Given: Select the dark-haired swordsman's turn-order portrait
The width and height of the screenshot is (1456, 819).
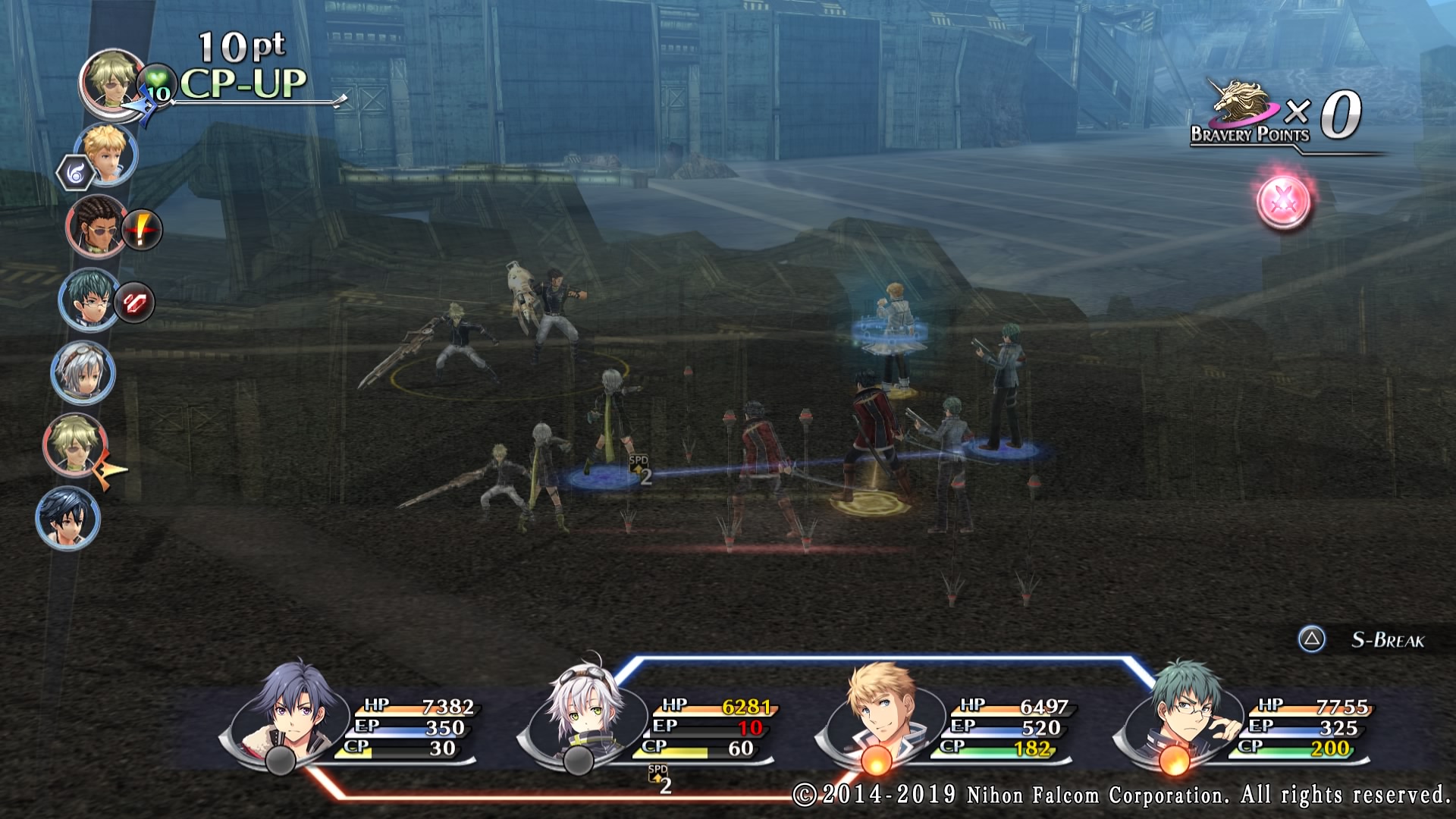Looking at the screenshot, I should pos(67,519).
